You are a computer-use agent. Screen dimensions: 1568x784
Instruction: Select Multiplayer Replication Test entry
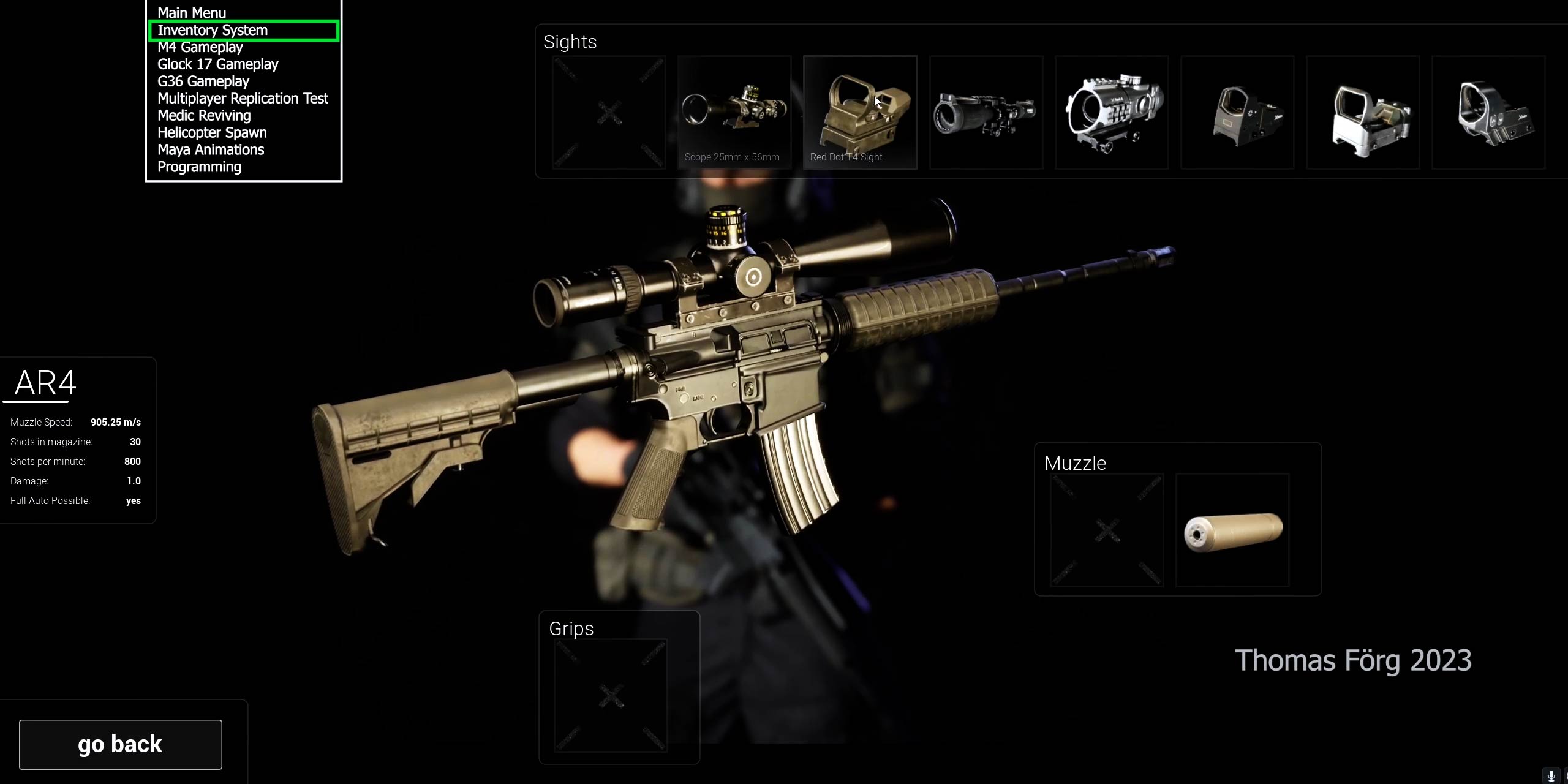point(243,99)
